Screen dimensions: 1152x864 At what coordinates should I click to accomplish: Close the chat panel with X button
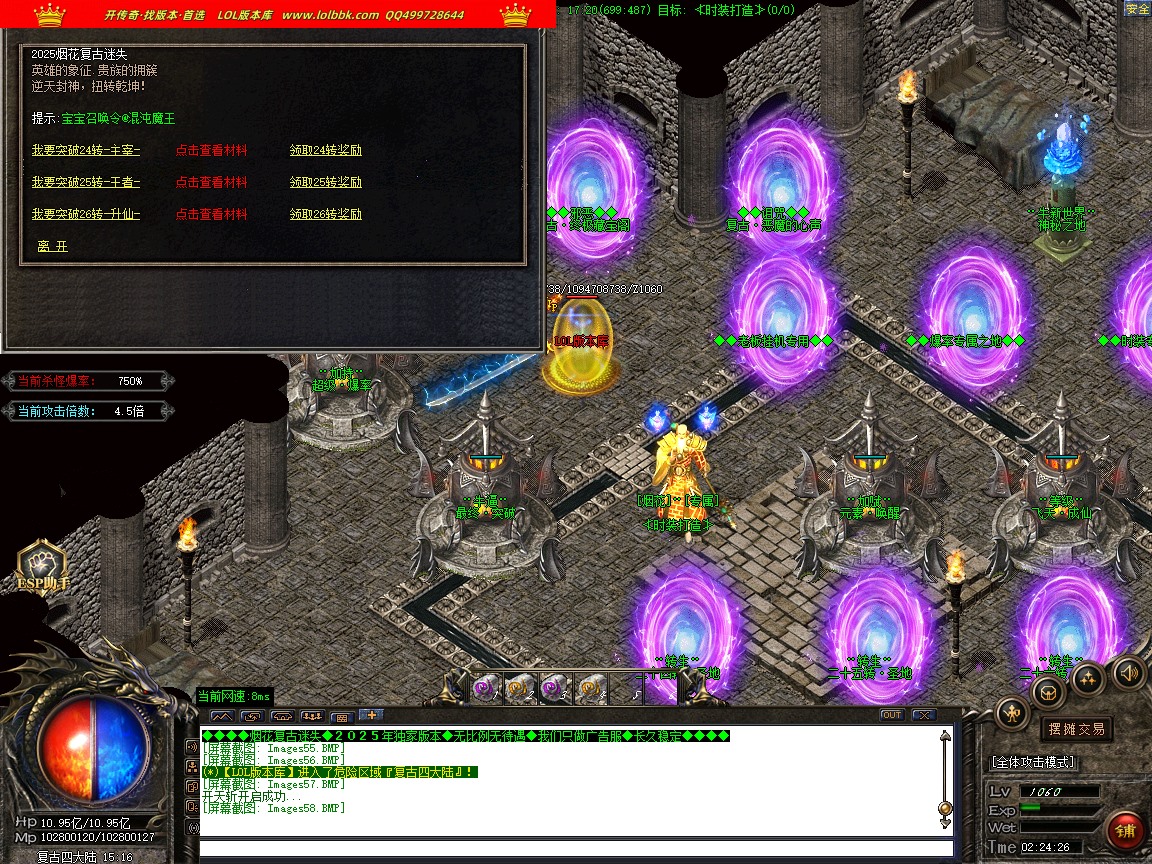click(923, 715)
